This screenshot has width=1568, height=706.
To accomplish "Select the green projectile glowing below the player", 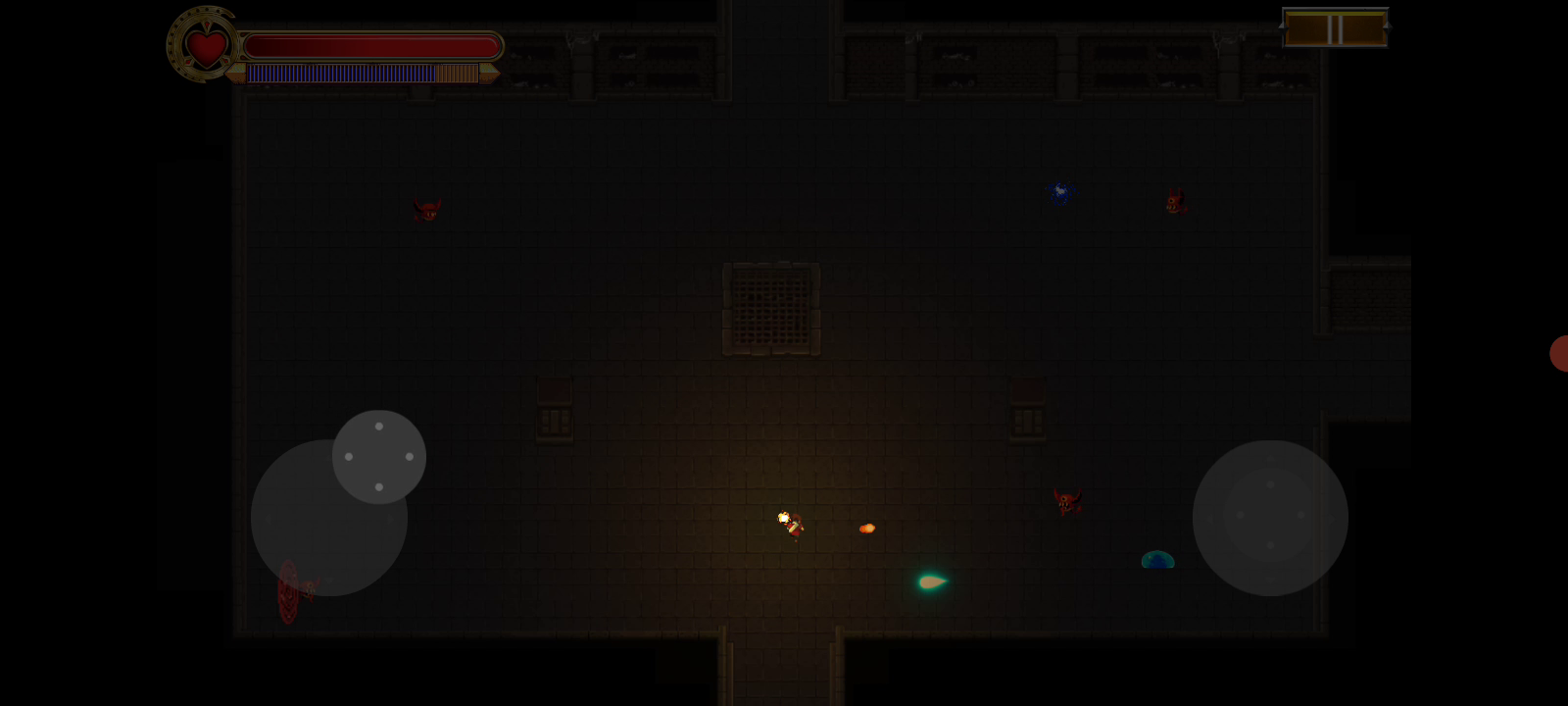I will [x=931, y=581].
